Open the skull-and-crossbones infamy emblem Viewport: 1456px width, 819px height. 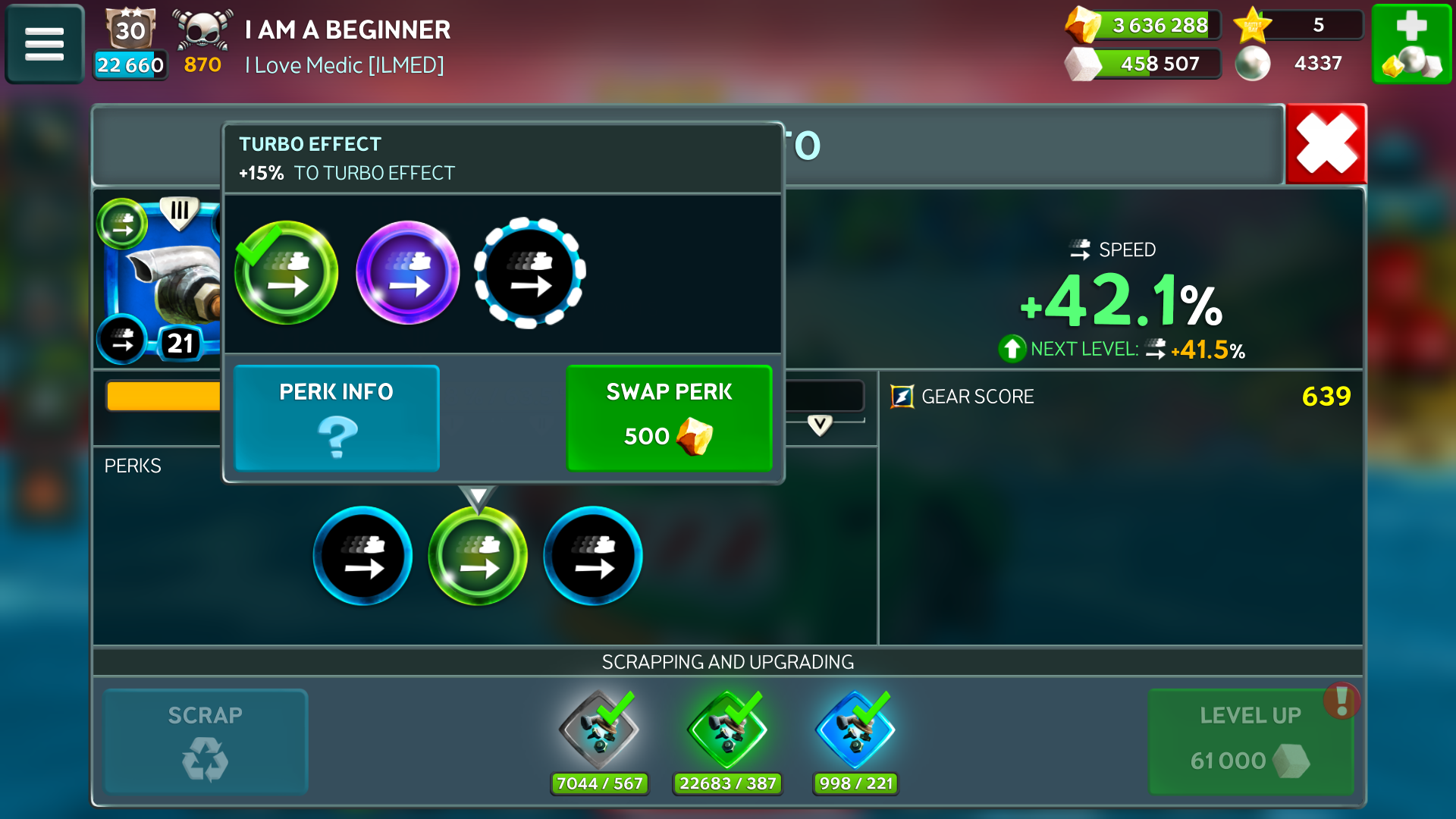coord(202,30)
